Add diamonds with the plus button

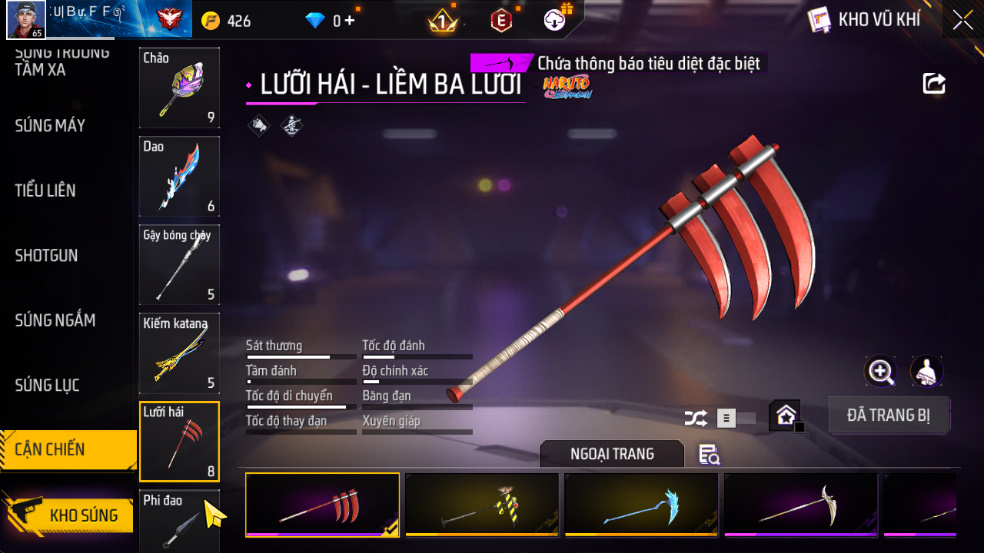pyautogui.click(x=349, y=21)
